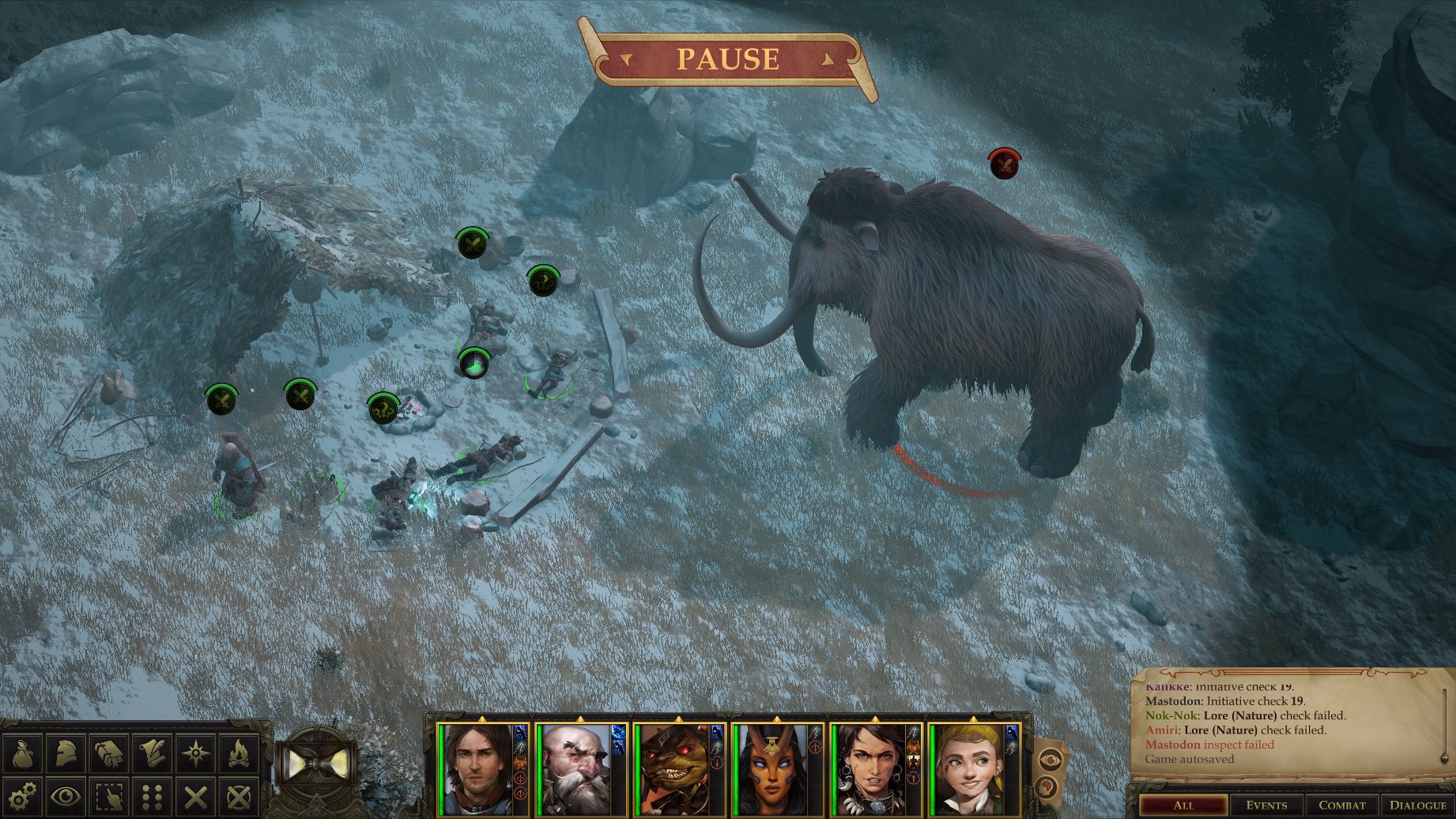Toggle the inspect eye icon beside the combat log
Screen dimensions: 1456x819
pyautogui.click(x=1049, y=759)
